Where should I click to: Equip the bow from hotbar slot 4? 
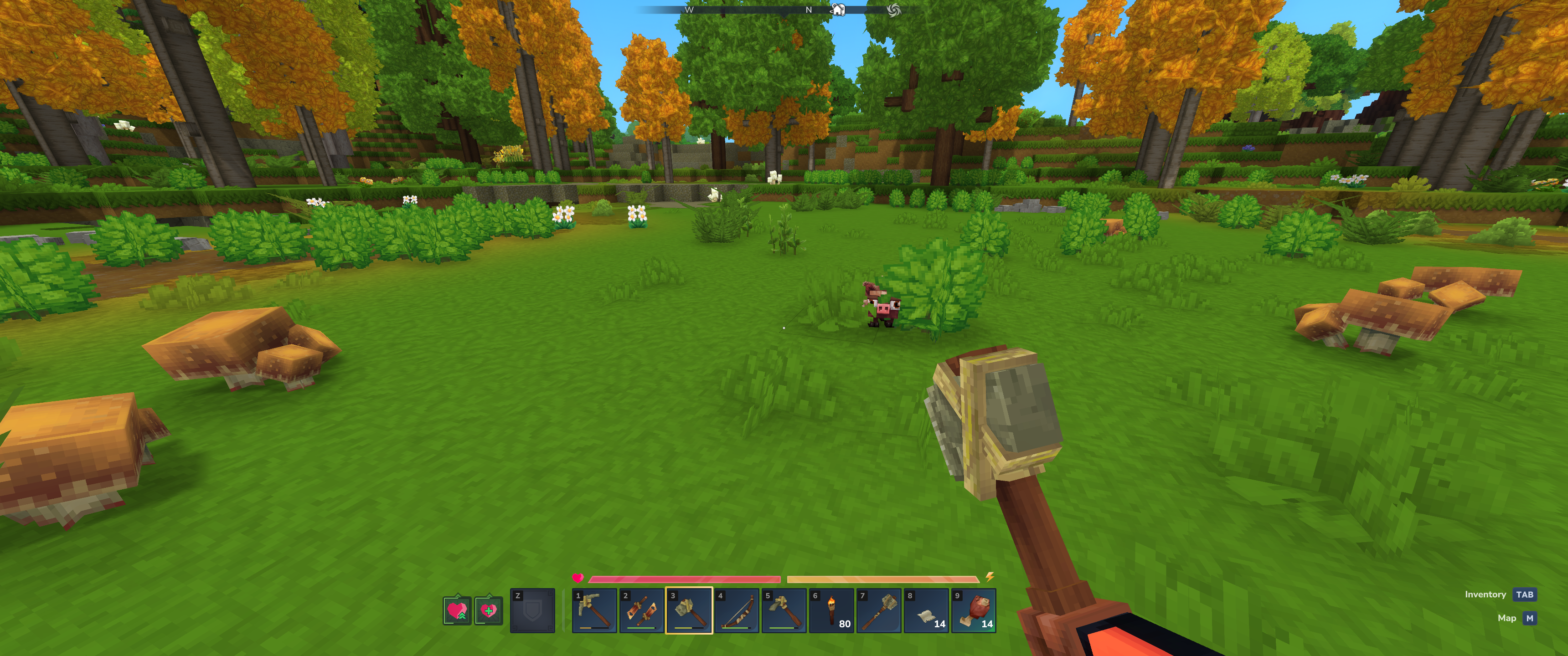737,610
